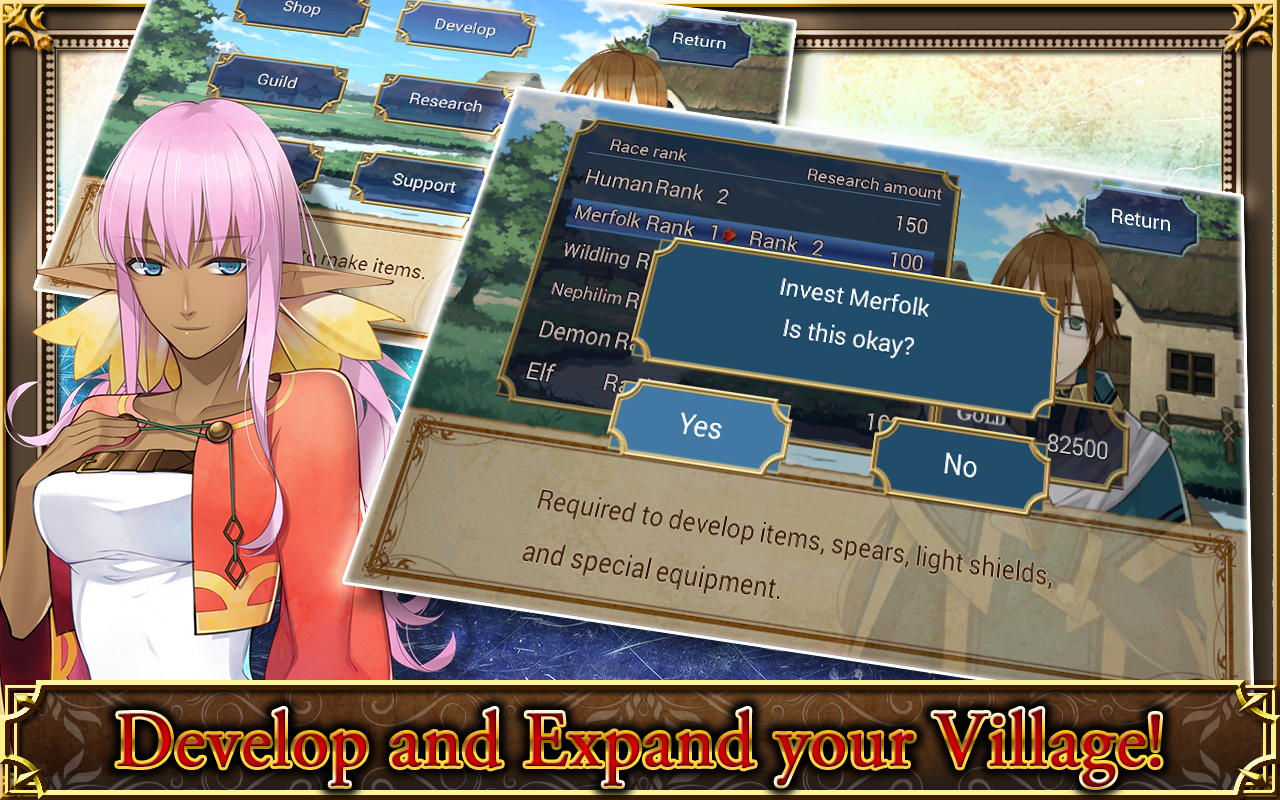
Task: Click the Return button on the research screen
Action: (x=1142, y=221)
